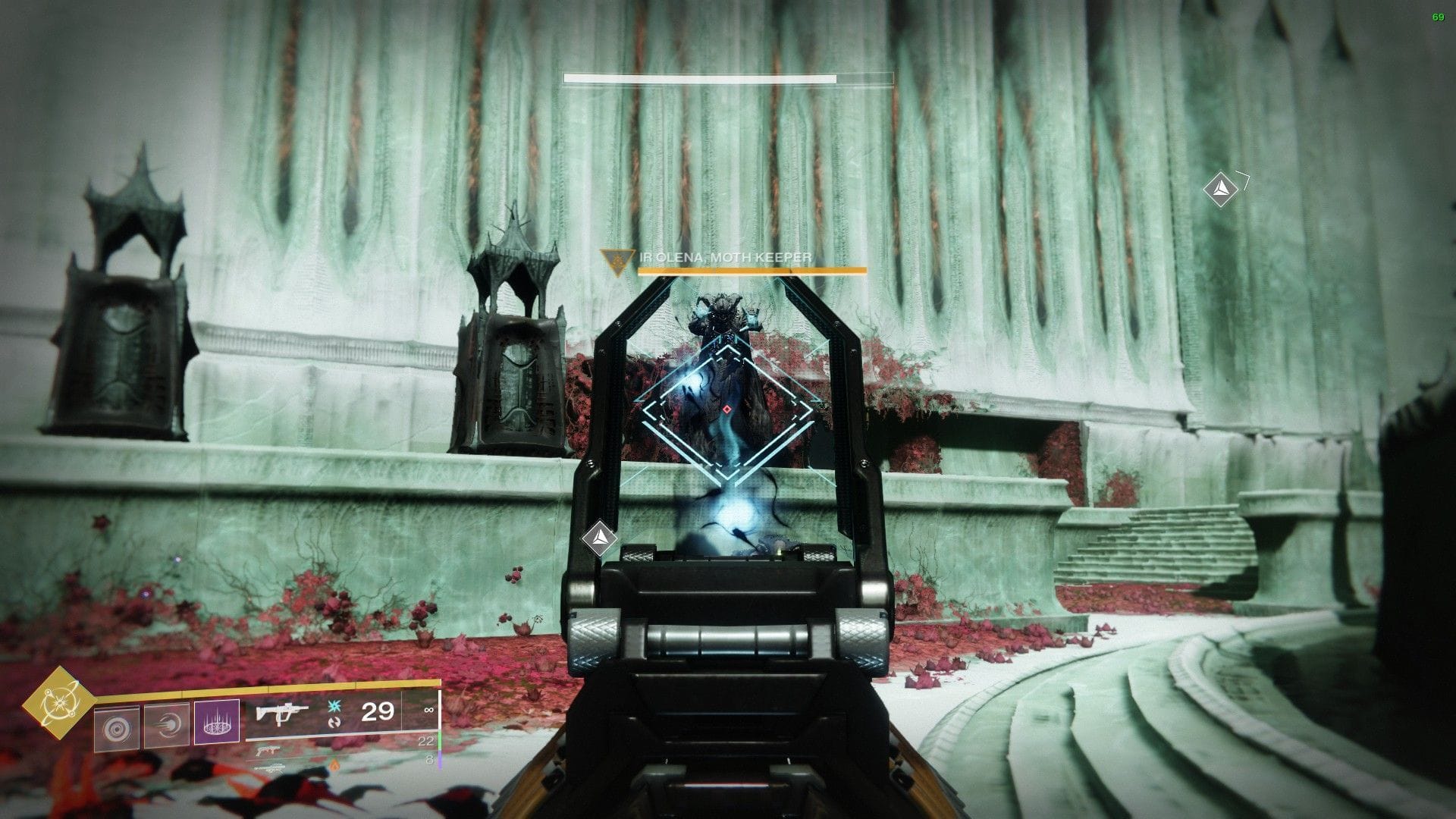
Task: Select the red SMG secondary weapon icon
Action: (268, 752)
